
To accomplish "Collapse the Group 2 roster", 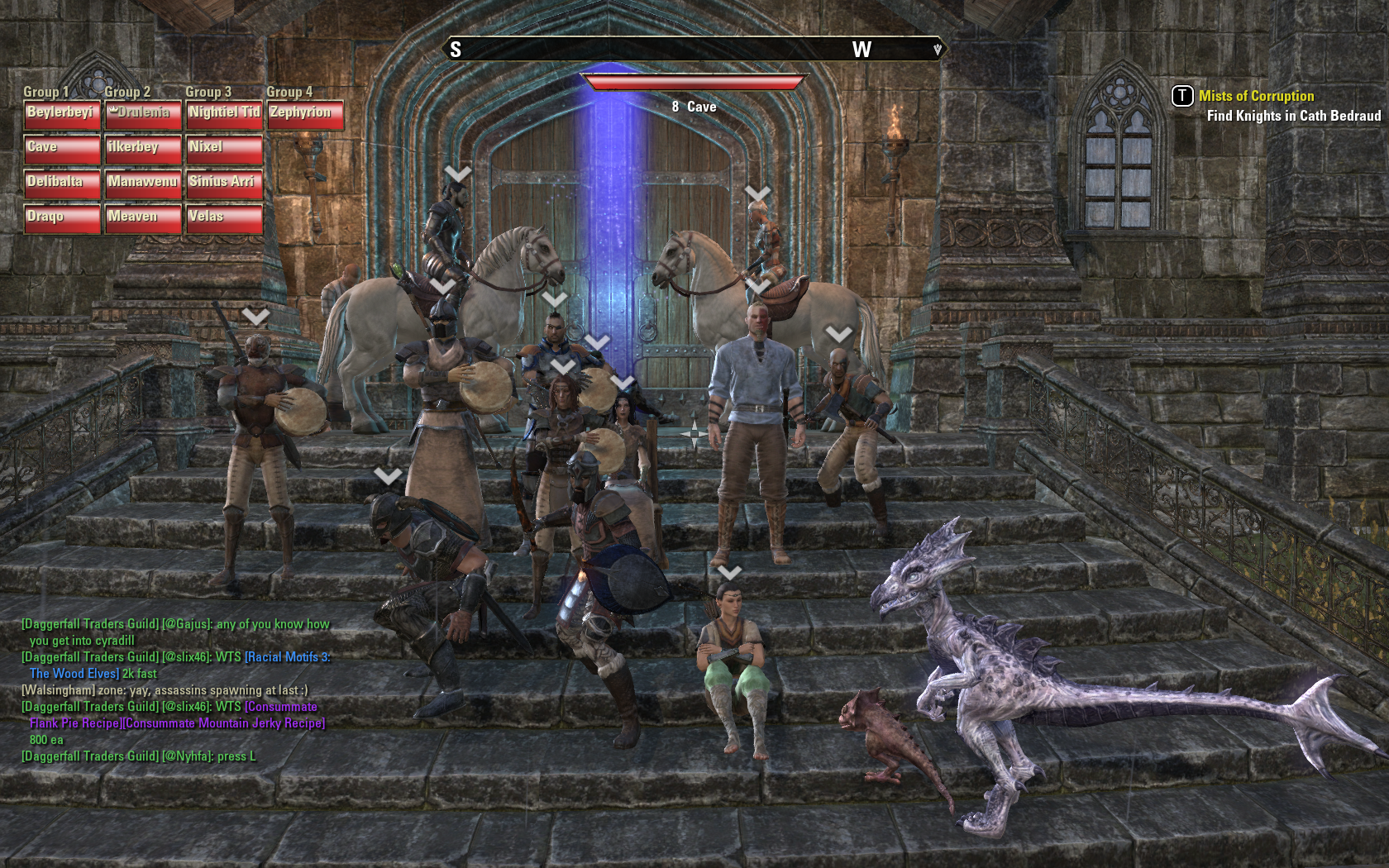I will pos(128,93).
